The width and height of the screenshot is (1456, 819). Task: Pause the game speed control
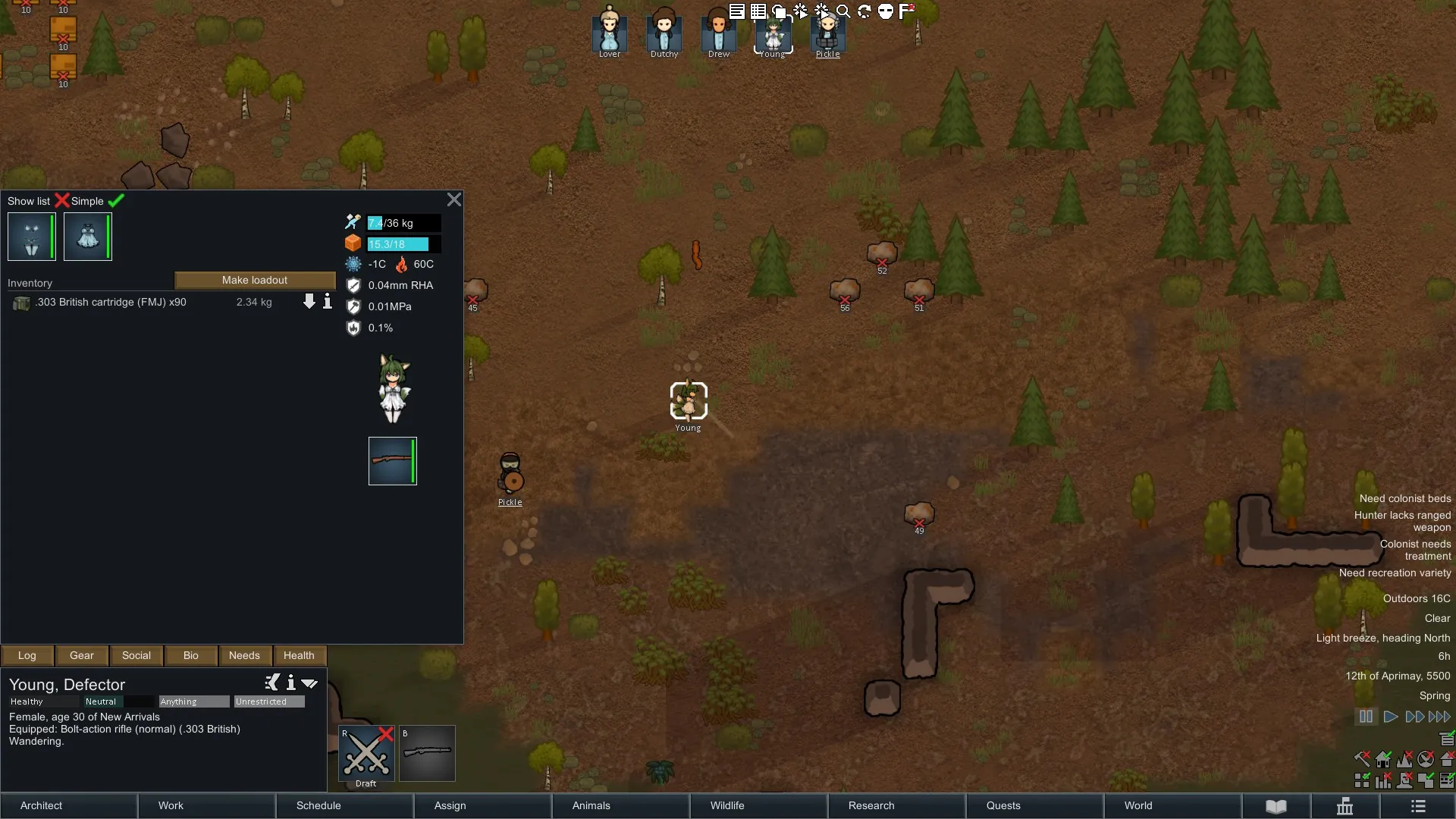[x=1366, y=717]
